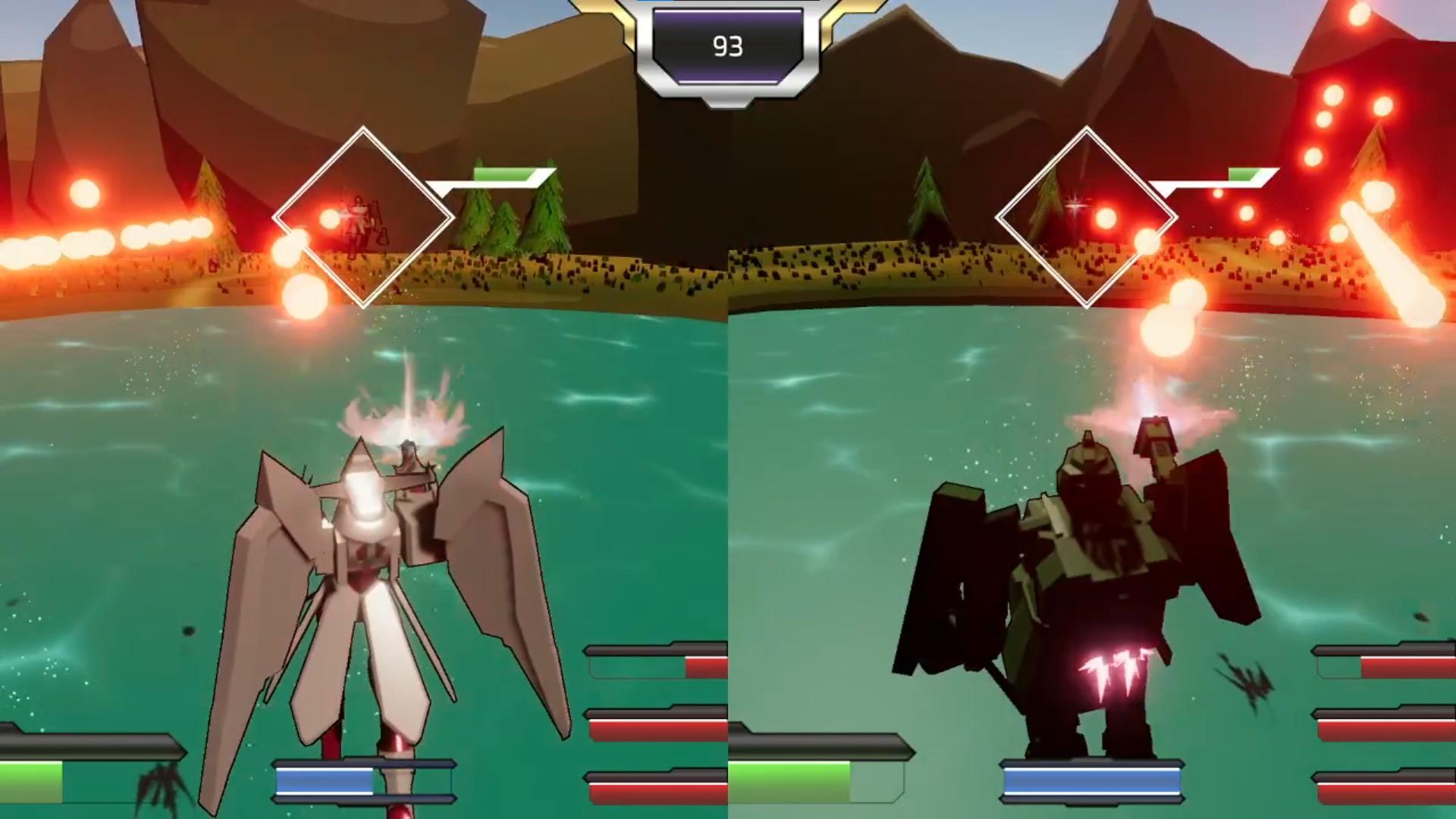
Task: Expand the score panel at top center
Action: 726,47
